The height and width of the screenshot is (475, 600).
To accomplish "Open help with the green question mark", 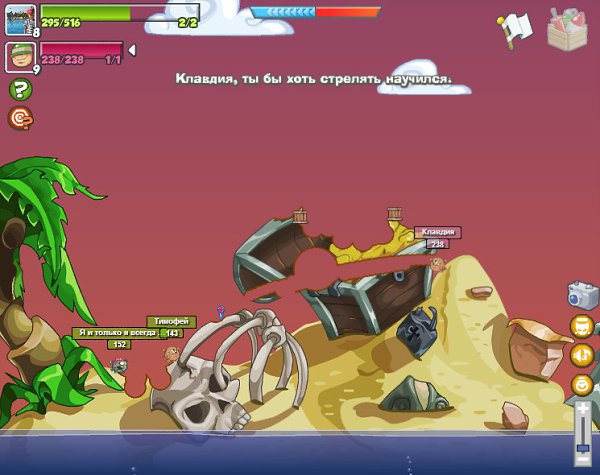I will tap(19, 90).
